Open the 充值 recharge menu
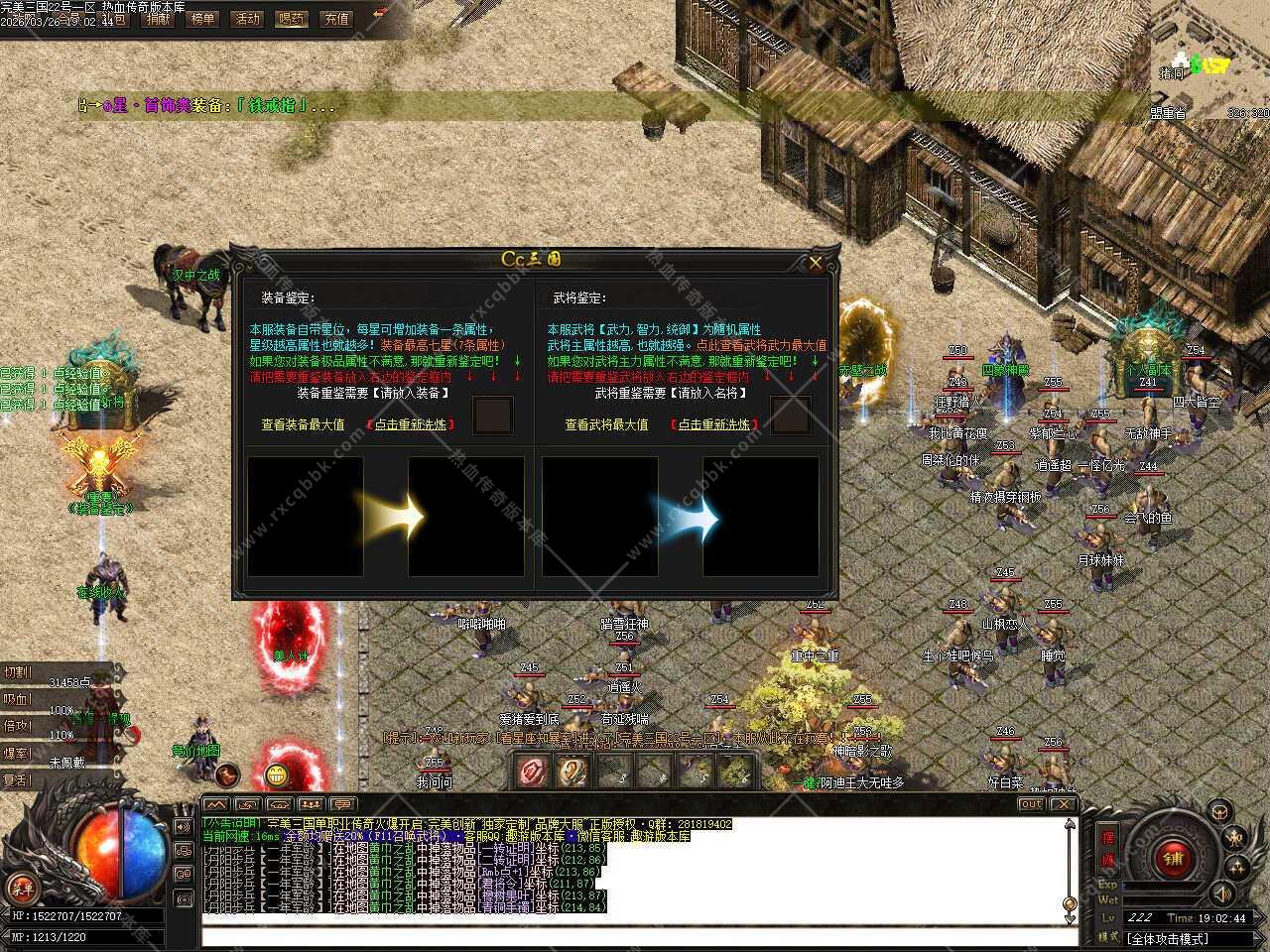The width and height of the screenshot is (1270, 952). [x=336, y=19]
